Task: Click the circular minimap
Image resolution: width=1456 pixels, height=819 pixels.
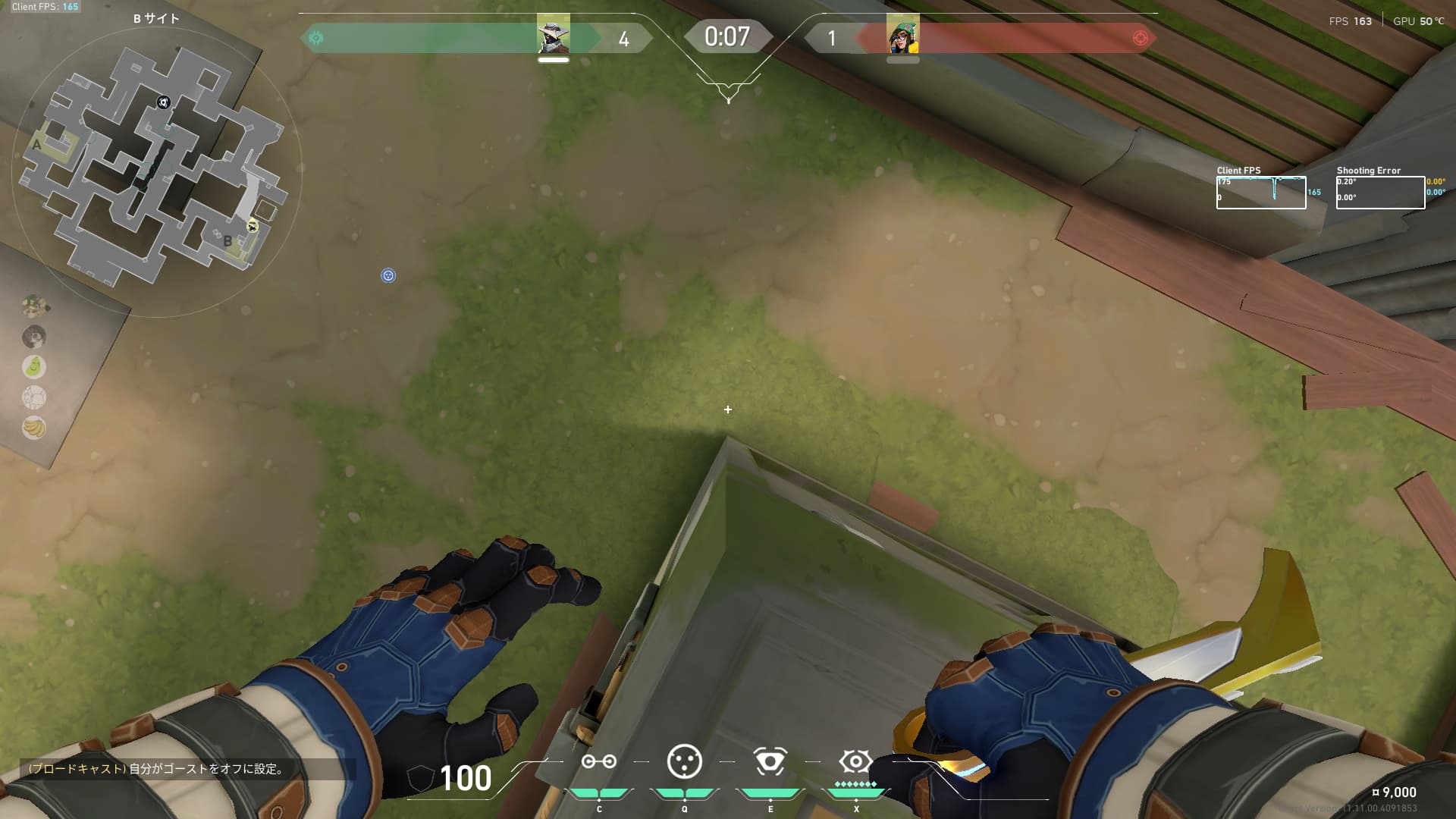Action: (157, 172)
